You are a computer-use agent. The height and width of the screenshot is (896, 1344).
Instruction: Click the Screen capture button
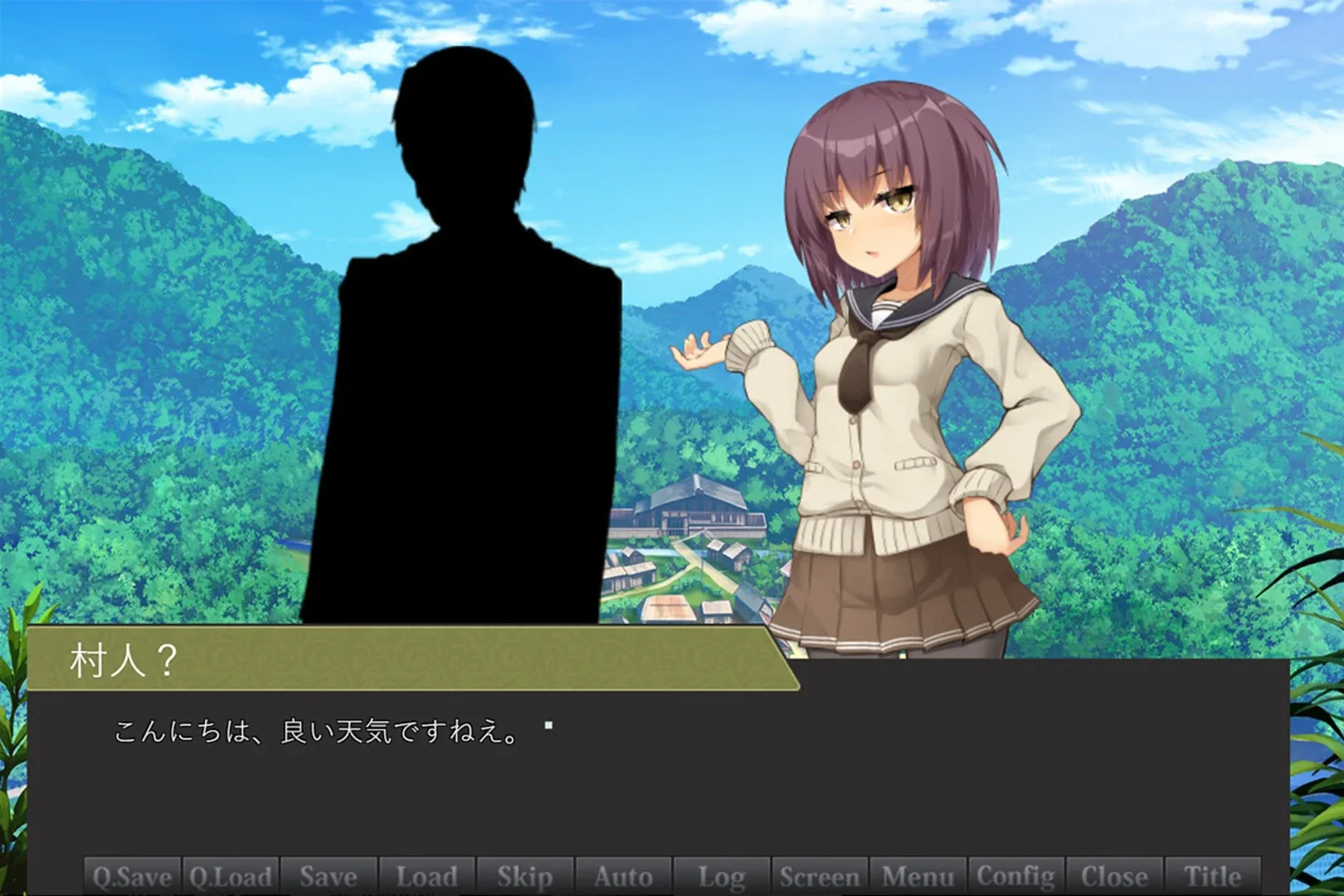click(x=819, y=876)
